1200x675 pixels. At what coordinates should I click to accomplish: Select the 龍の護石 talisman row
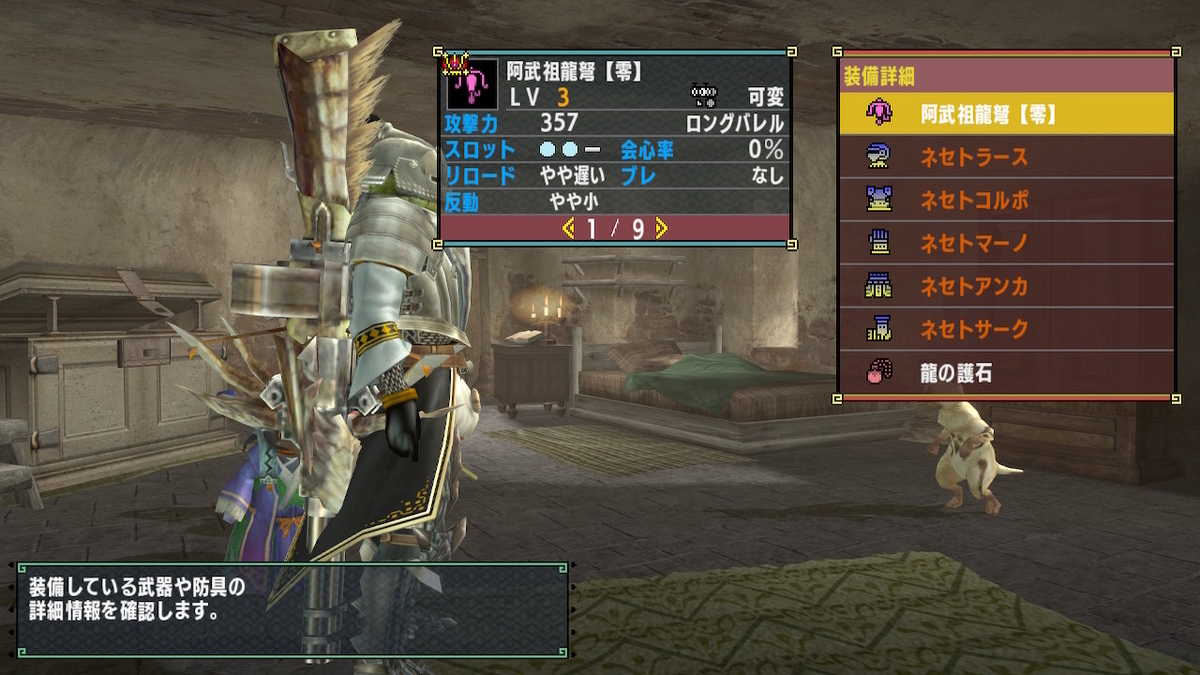click(x=1005, y=374)
